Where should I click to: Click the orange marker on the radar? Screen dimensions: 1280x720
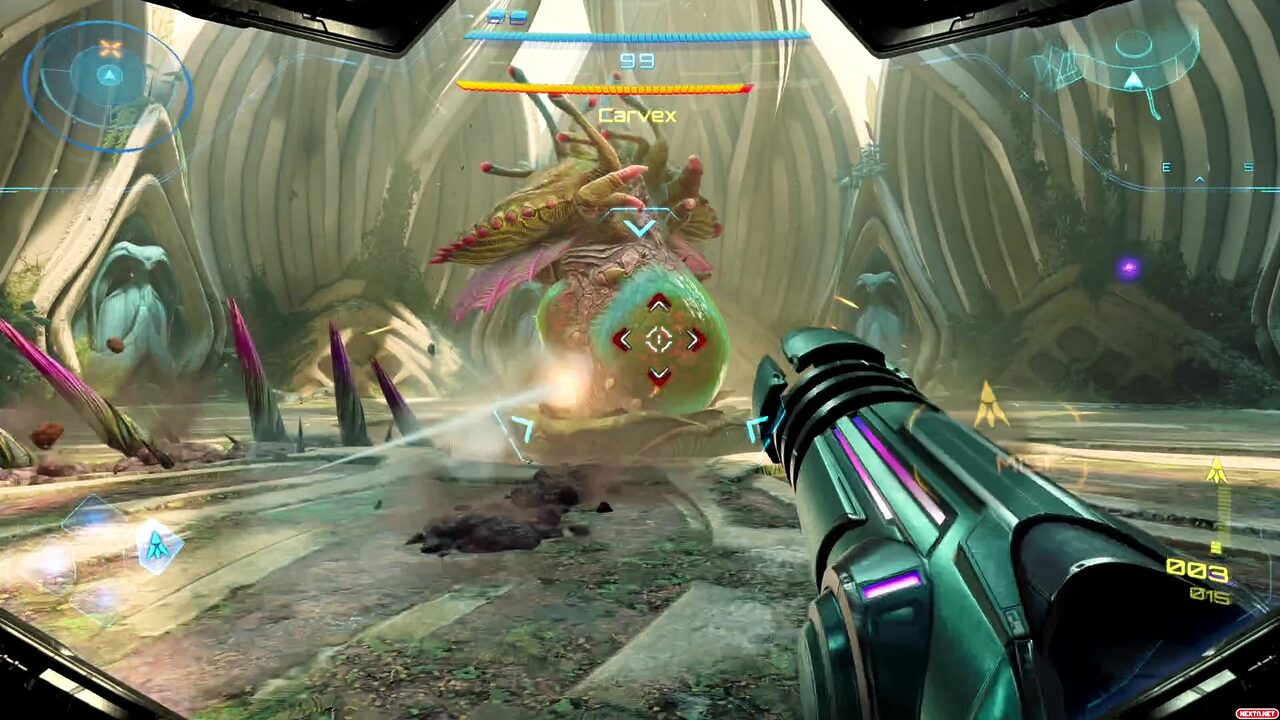[110, 48]
